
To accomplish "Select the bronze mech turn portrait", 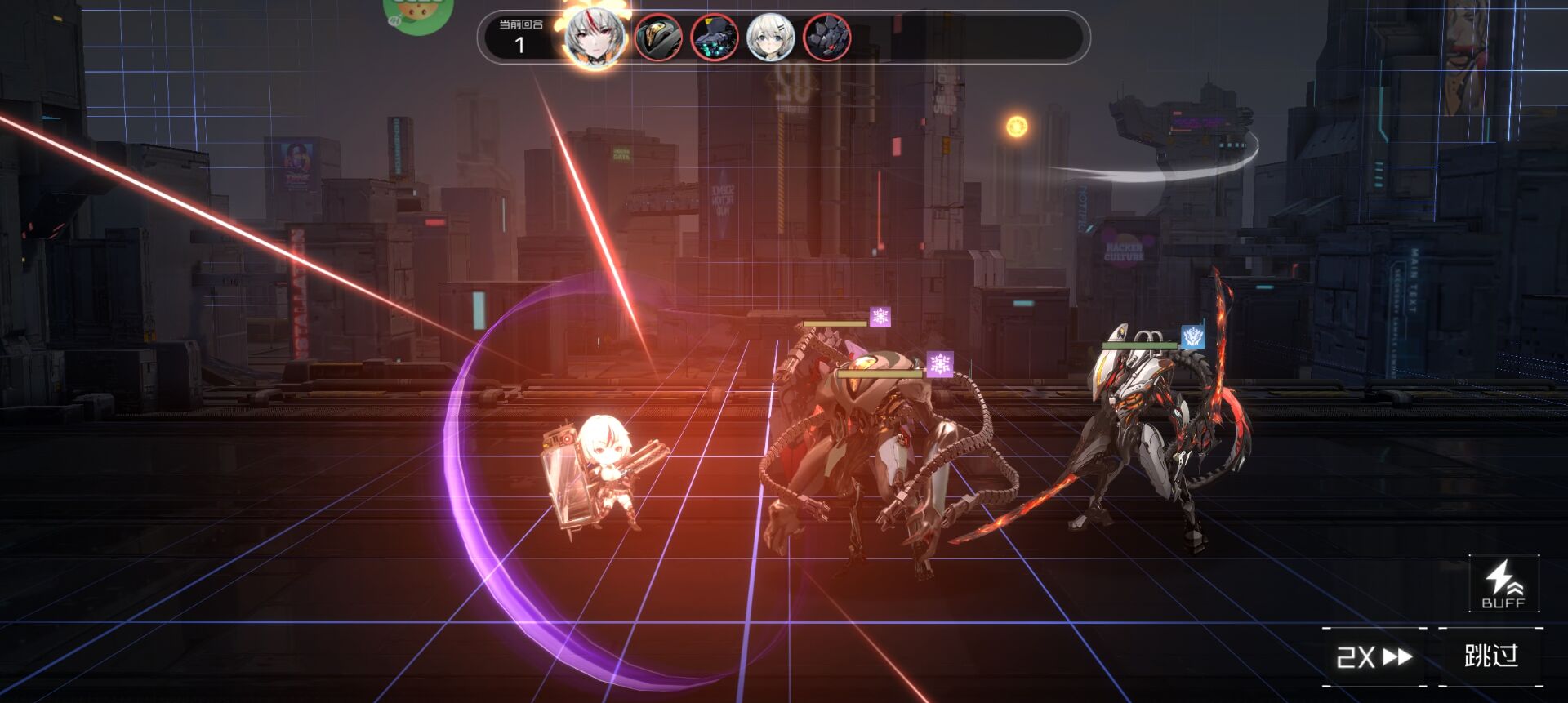I will 658,38.
